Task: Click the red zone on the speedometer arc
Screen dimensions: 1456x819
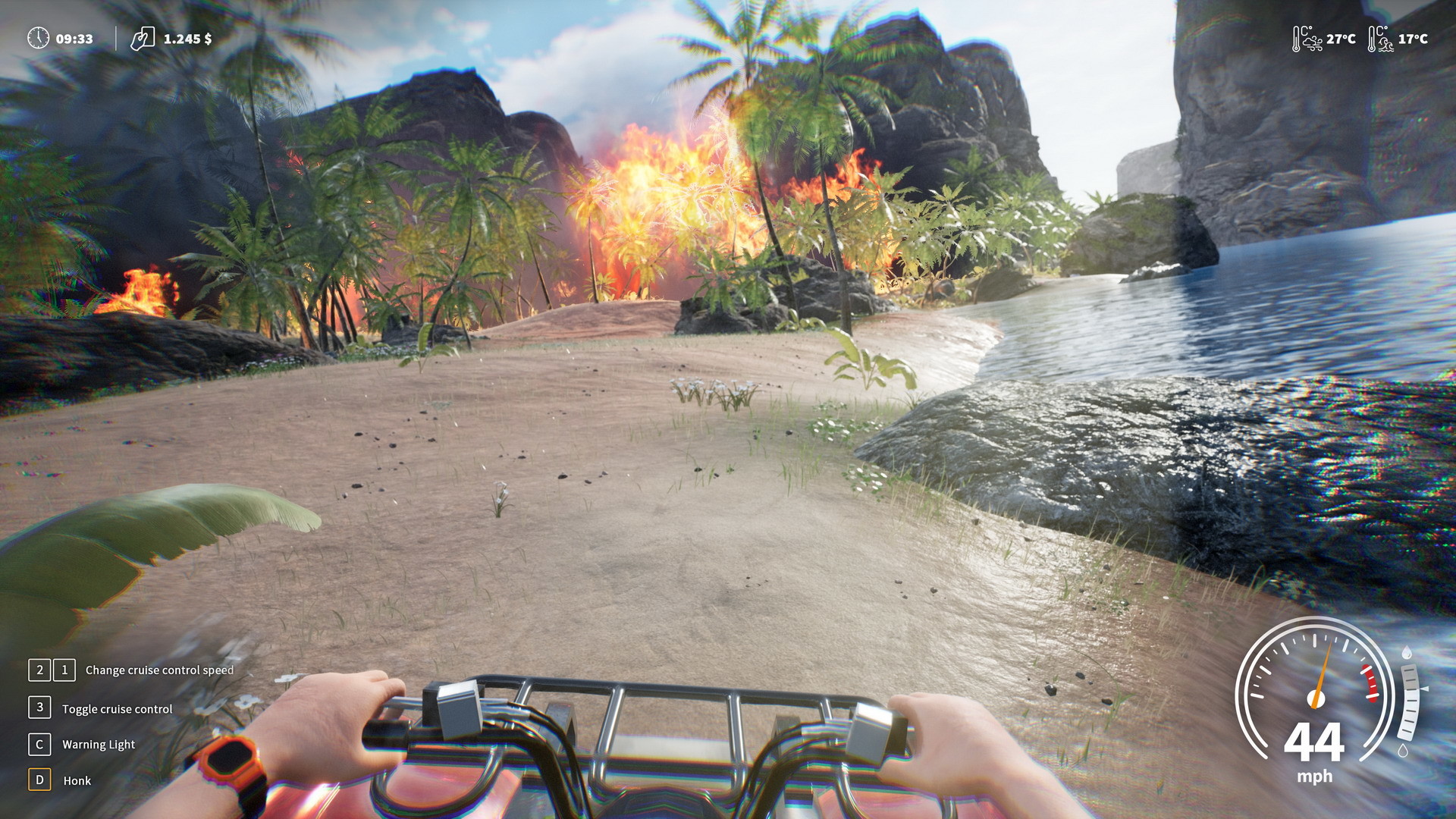Action: point(1371,683)
